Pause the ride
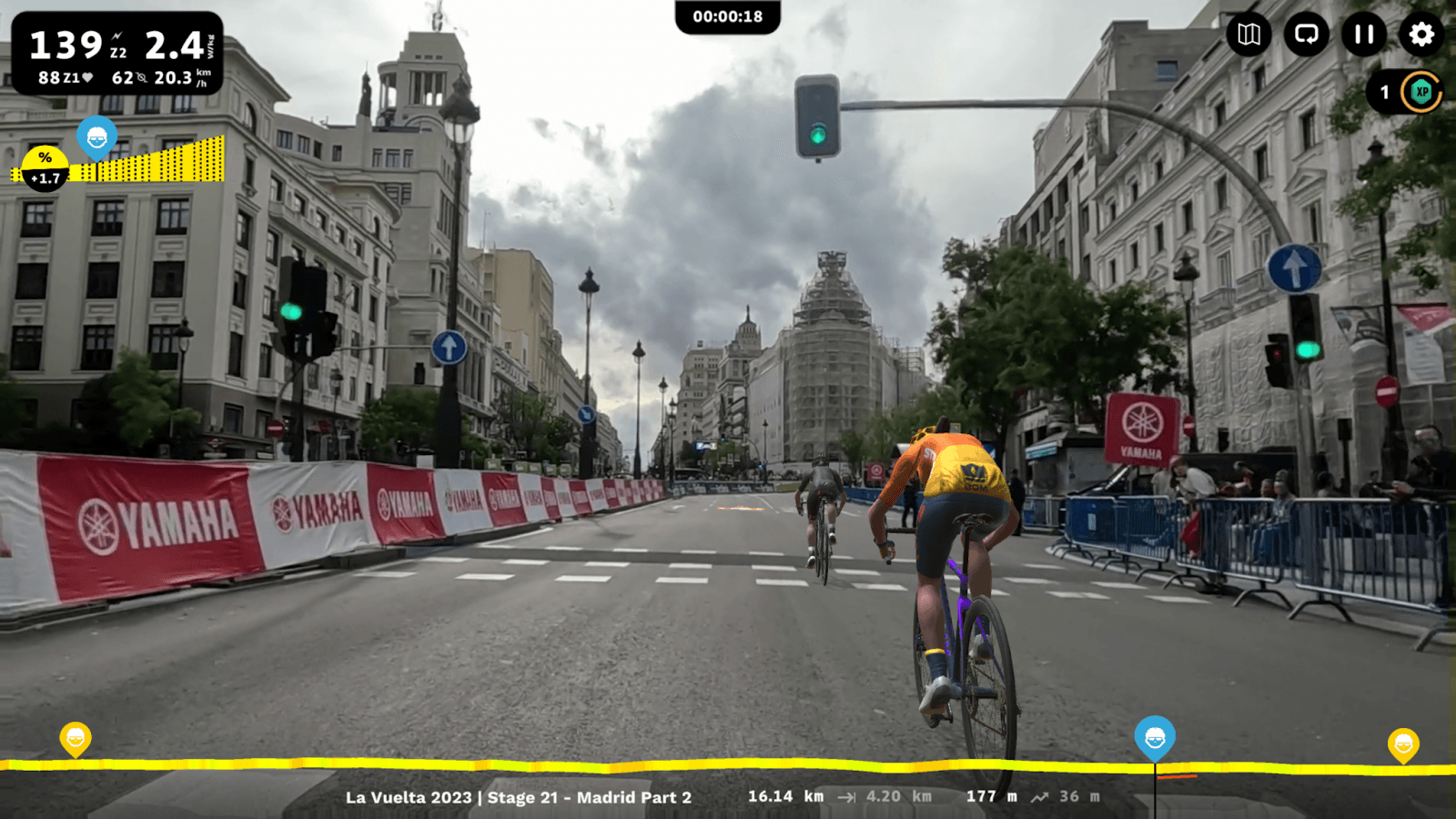The image size is (1456, 819). pyautogui.click(x=1363, y=35)
